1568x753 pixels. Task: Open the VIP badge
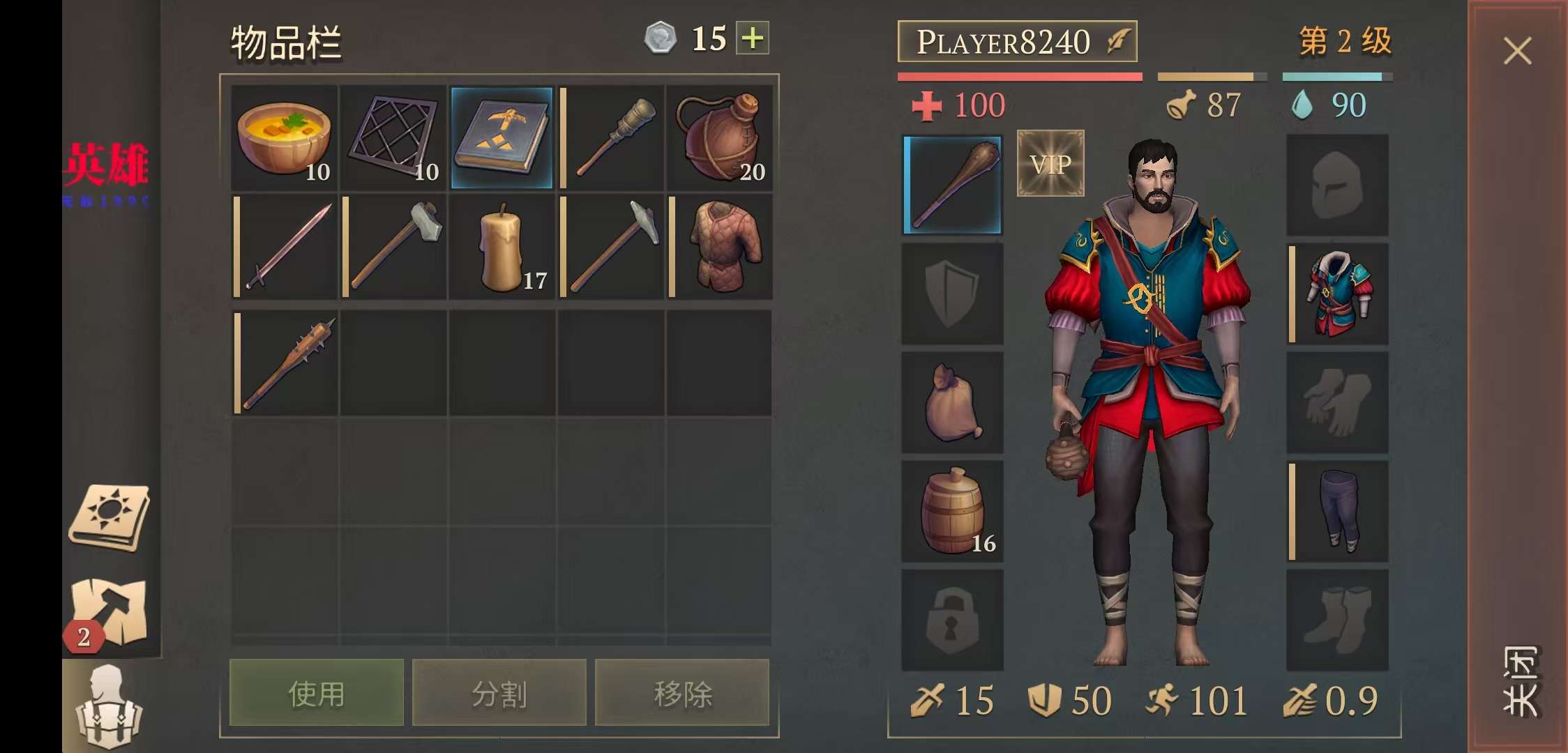(1050, 163)
